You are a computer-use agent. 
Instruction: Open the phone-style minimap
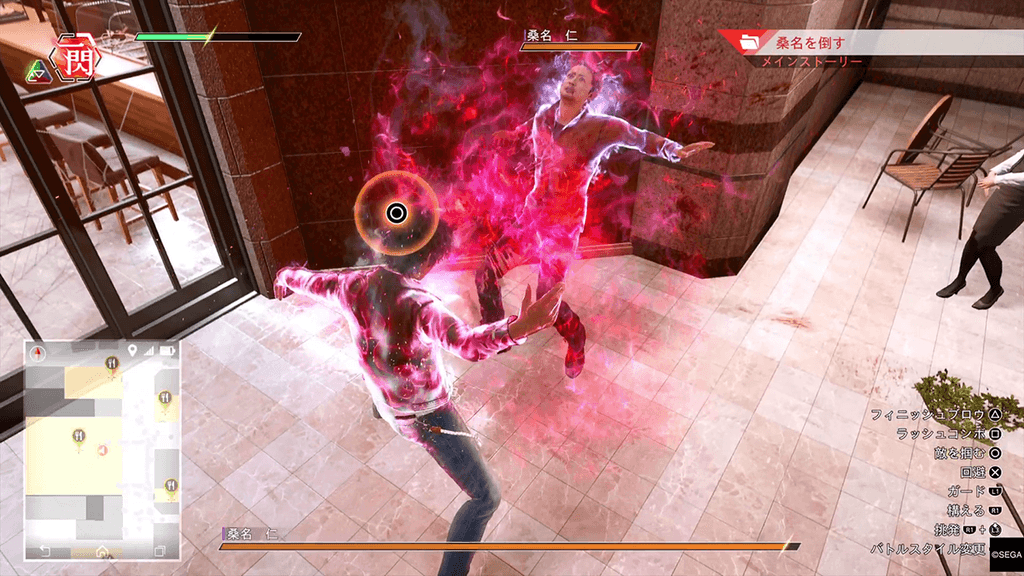pyautogui.click(x=102, y=440)
